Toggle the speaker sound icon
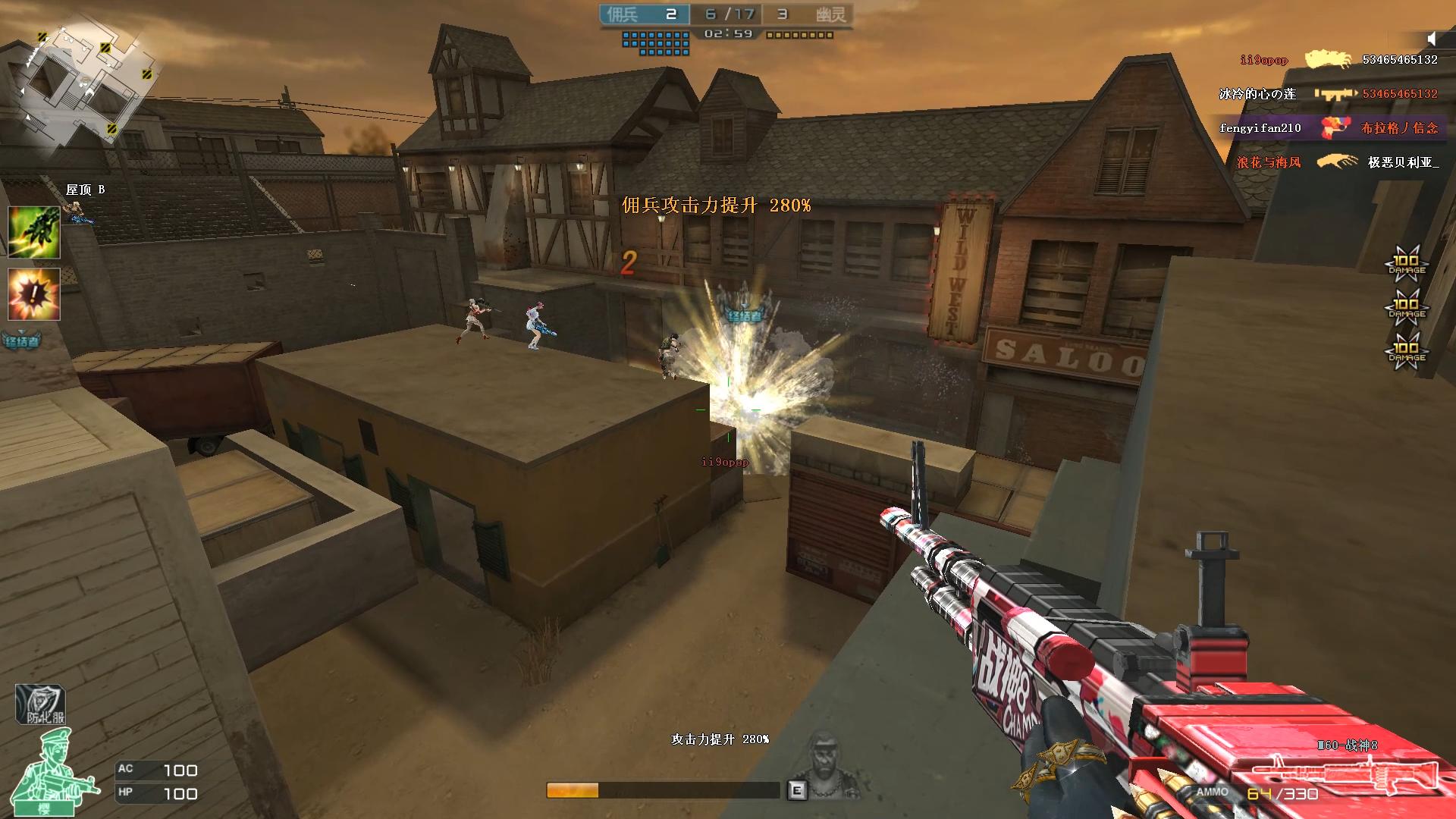 pyautogui.click(x=1431, y=39)
